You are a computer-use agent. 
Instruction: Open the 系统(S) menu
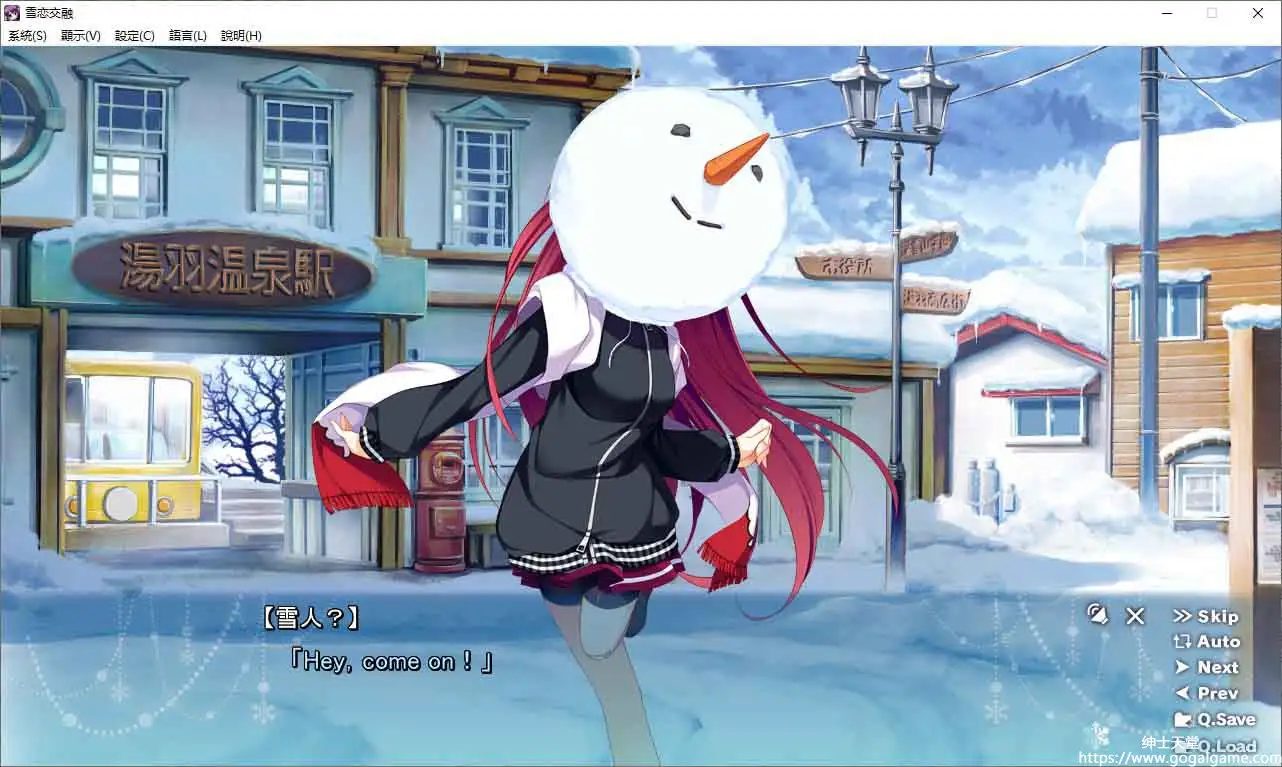coord(26,35)
